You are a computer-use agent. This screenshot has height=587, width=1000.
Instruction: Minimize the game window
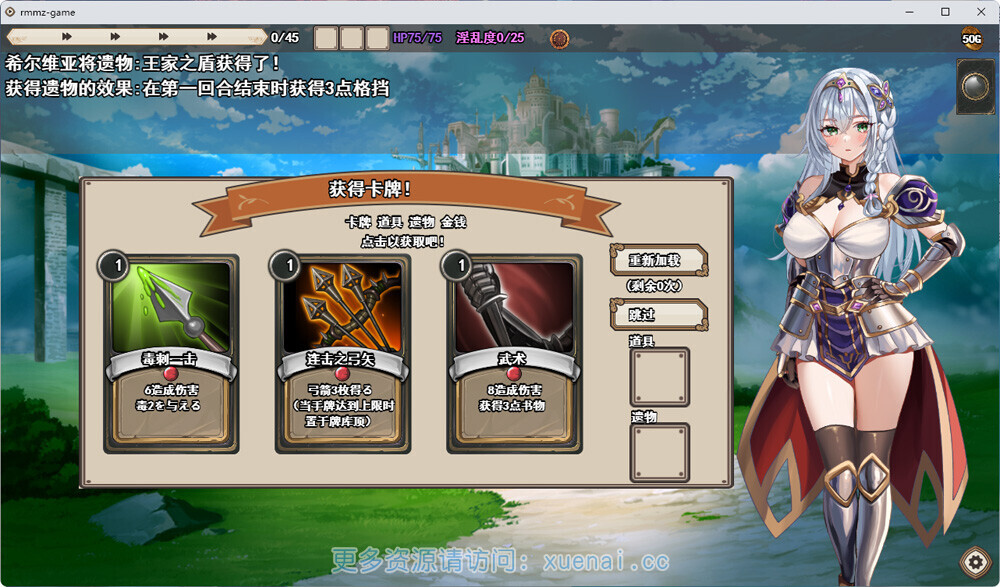912,12
